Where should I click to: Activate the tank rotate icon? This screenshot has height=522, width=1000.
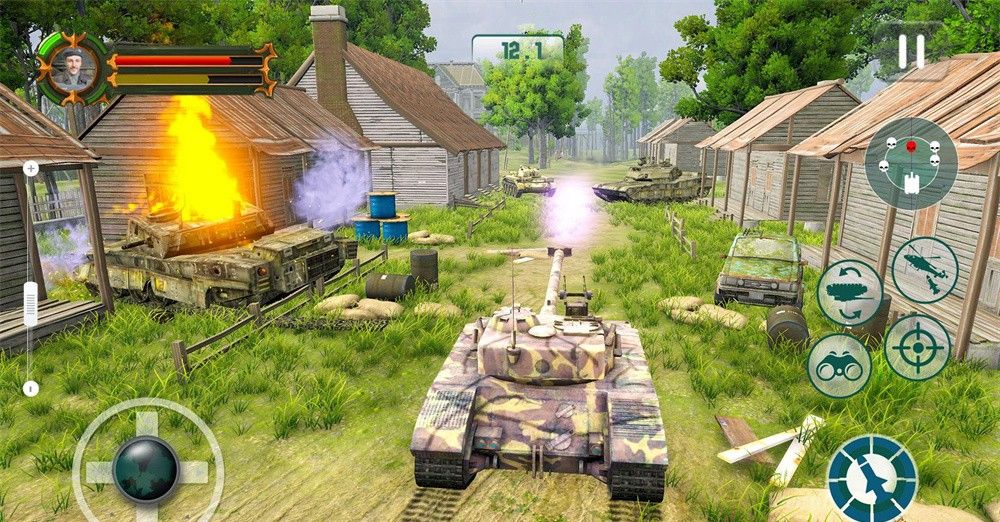click(x=849, y=292)
